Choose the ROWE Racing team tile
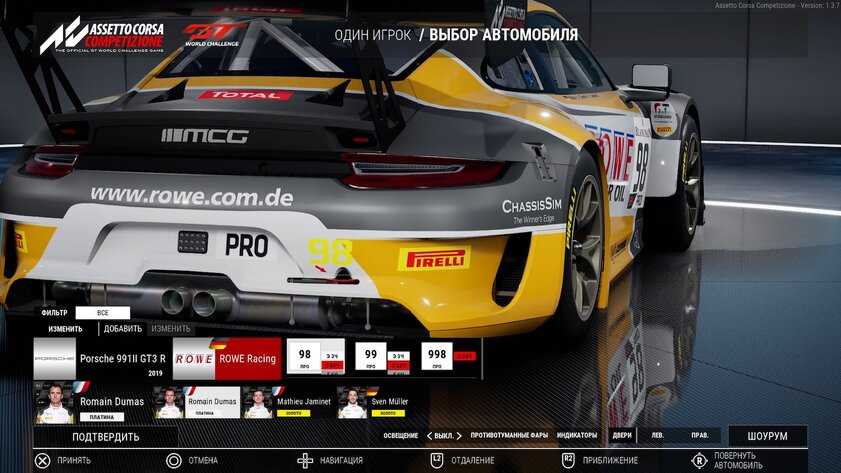The image size is (841, 473). pyautogui.click(x=227, y=358)
